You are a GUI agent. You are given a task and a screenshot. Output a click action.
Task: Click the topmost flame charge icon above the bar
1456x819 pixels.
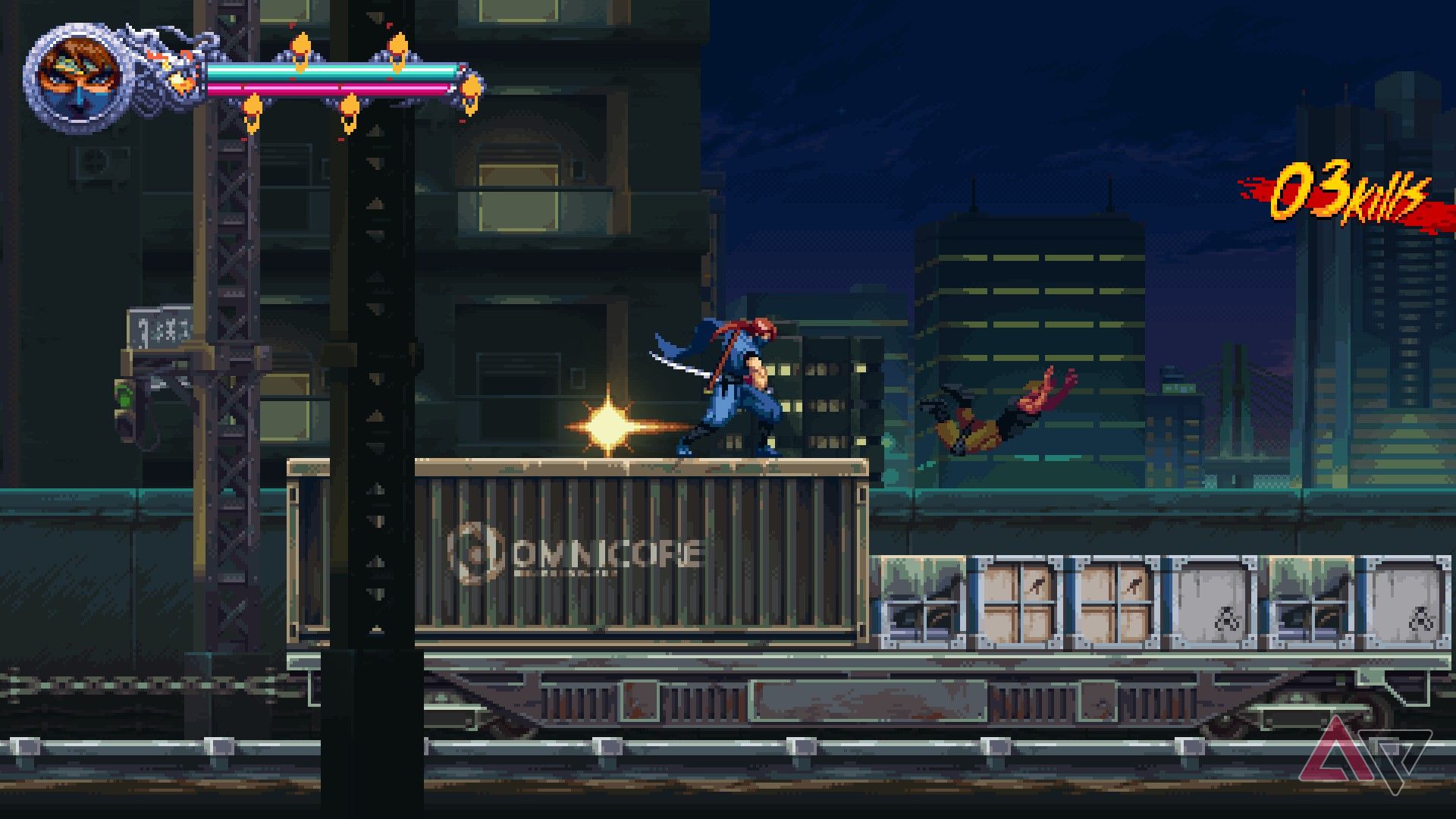pyautogui.click(x=301, y=44)
